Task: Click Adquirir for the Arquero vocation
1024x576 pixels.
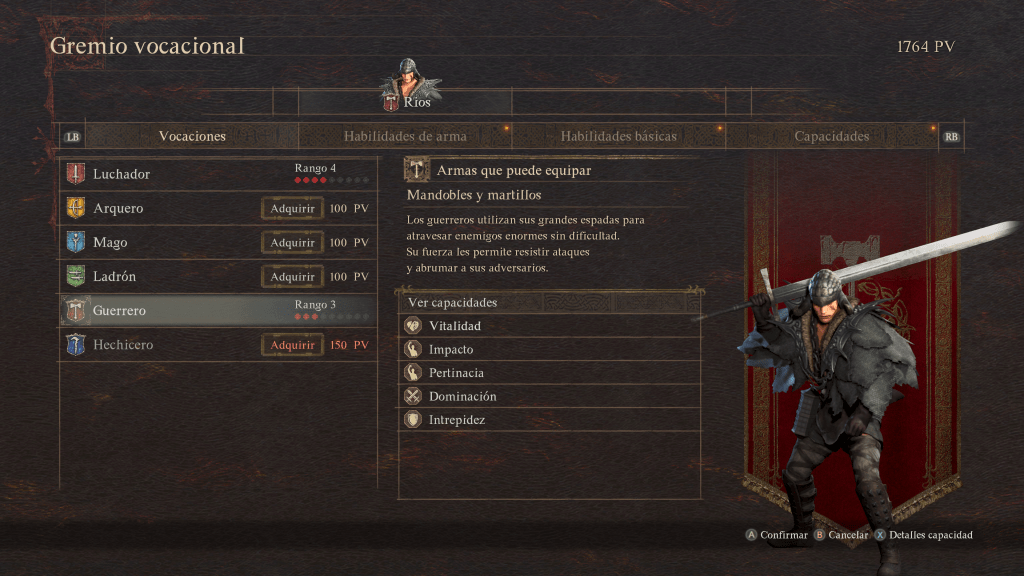Action: [292, 208]
